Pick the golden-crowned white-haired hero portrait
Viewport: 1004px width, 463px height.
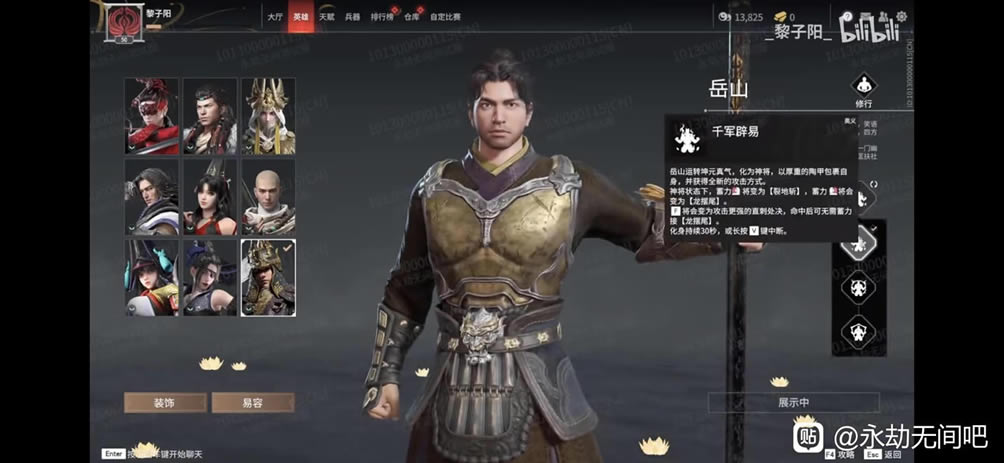point(268,116)
